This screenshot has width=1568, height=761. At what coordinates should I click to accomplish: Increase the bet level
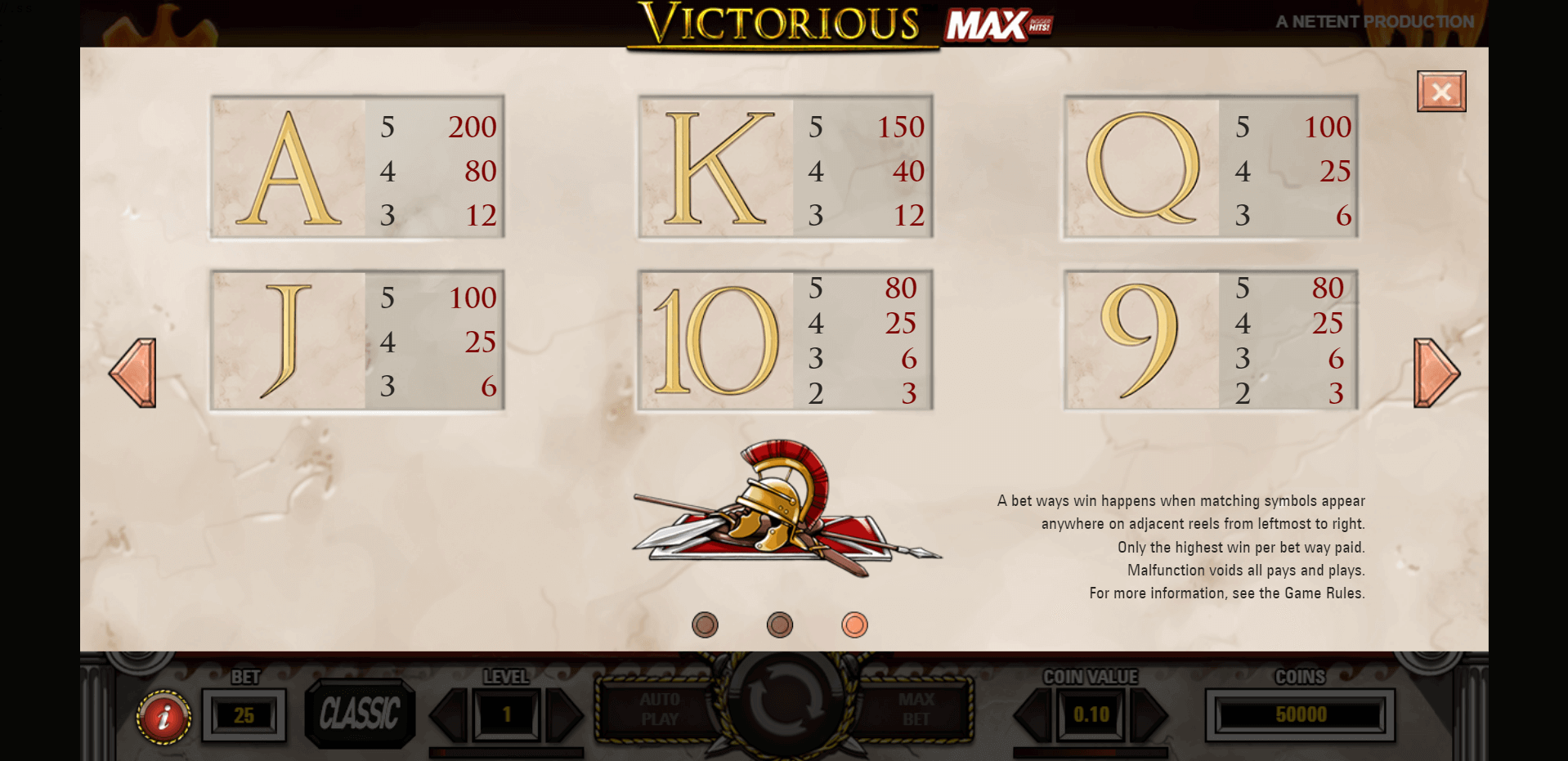564,715
